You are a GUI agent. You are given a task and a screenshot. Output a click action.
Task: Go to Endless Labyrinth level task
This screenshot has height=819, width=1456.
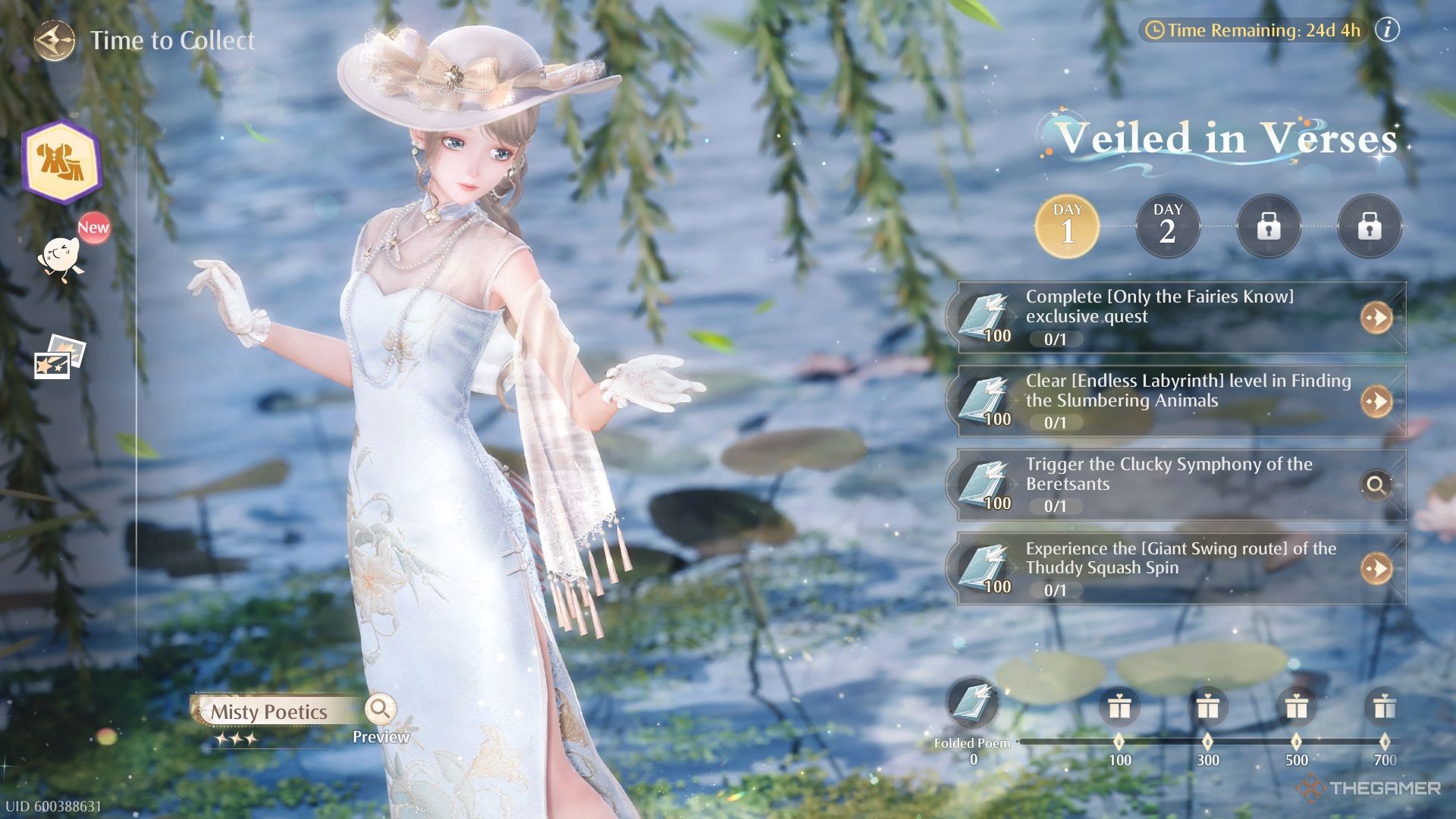(1376, 401)
